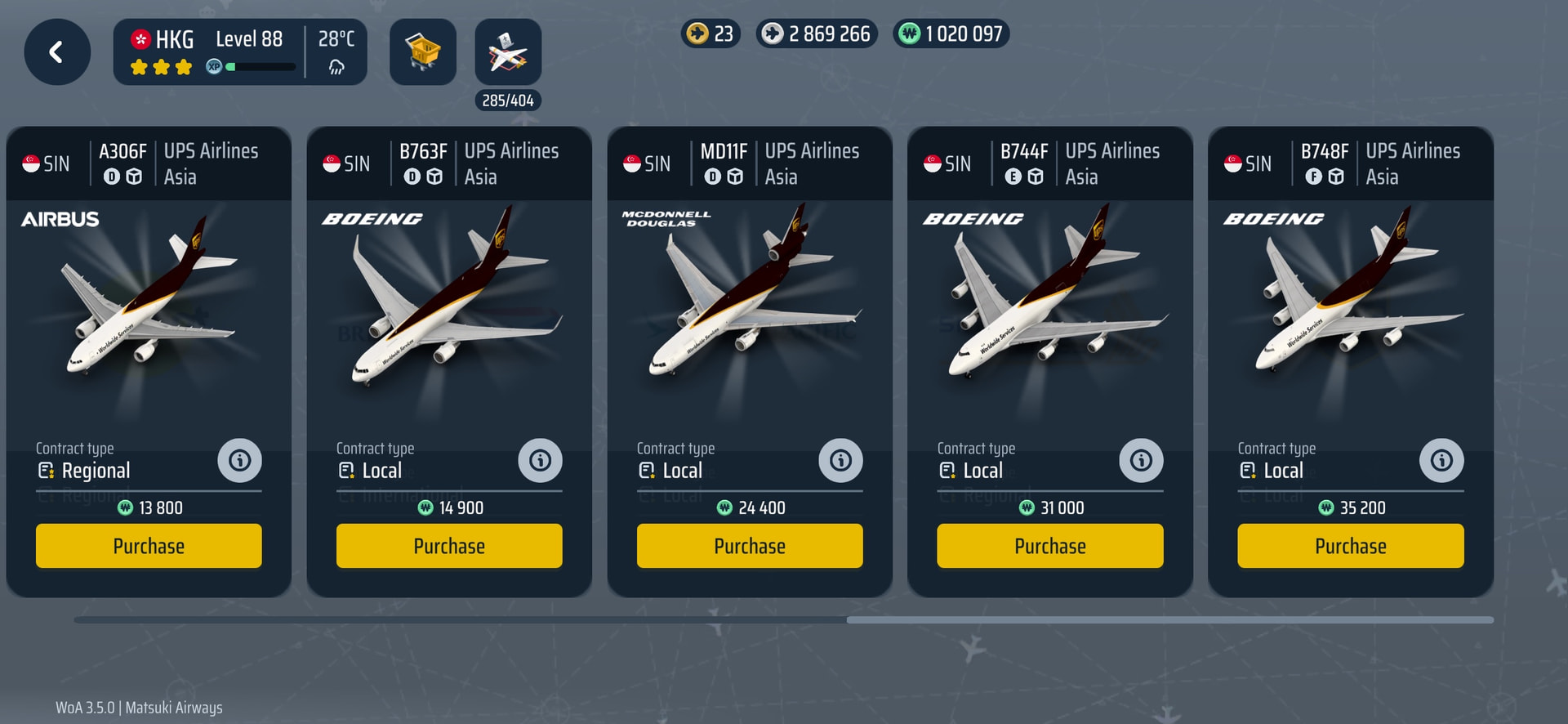Purchase the B744F UPS contract
This screenshot has width=1568, height=724.
point(1049,546)
